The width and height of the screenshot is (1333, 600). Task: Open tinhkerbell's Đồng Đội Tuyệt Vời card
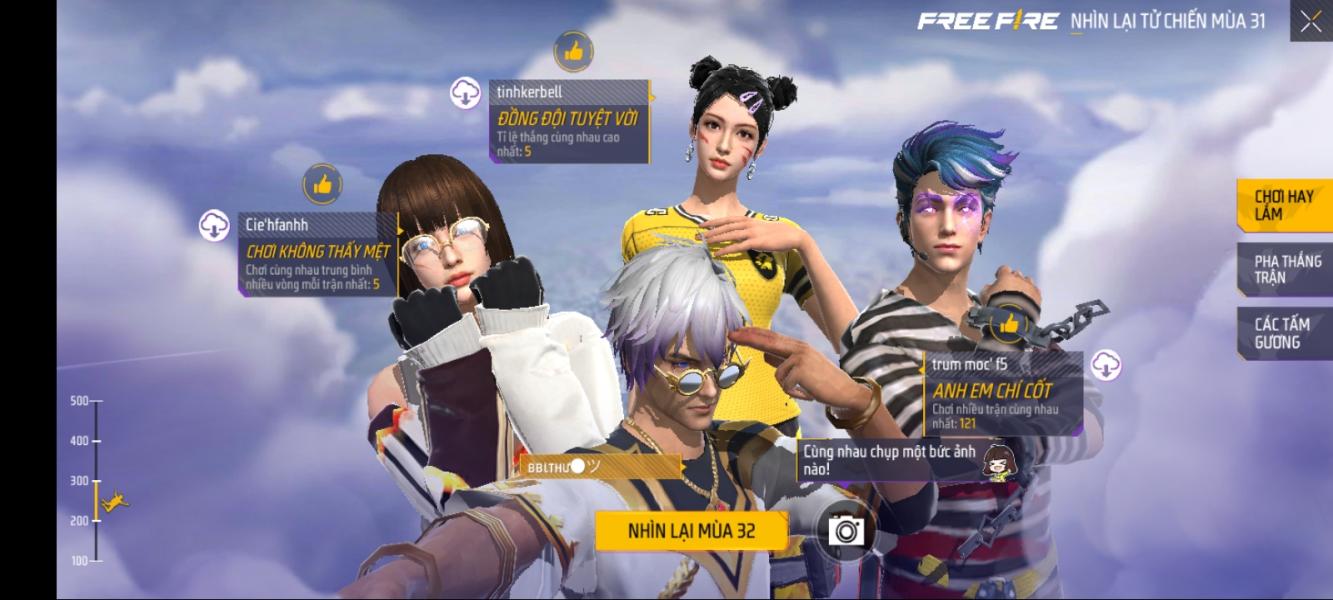(x=570, y=122)
